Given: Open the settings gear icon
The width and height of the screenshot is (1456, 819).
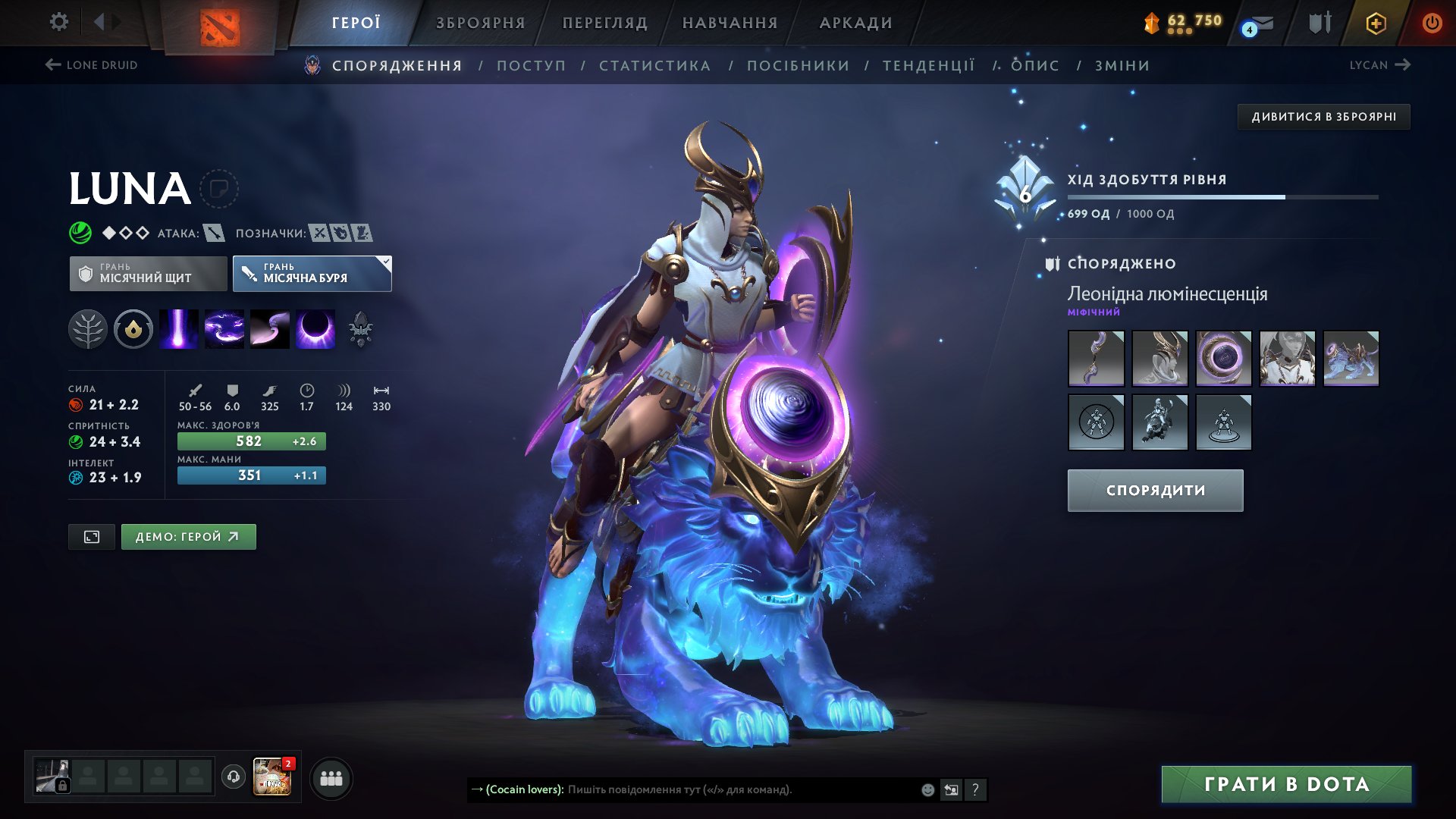Looking at the screenshot, I should click(x=58, y=22).
